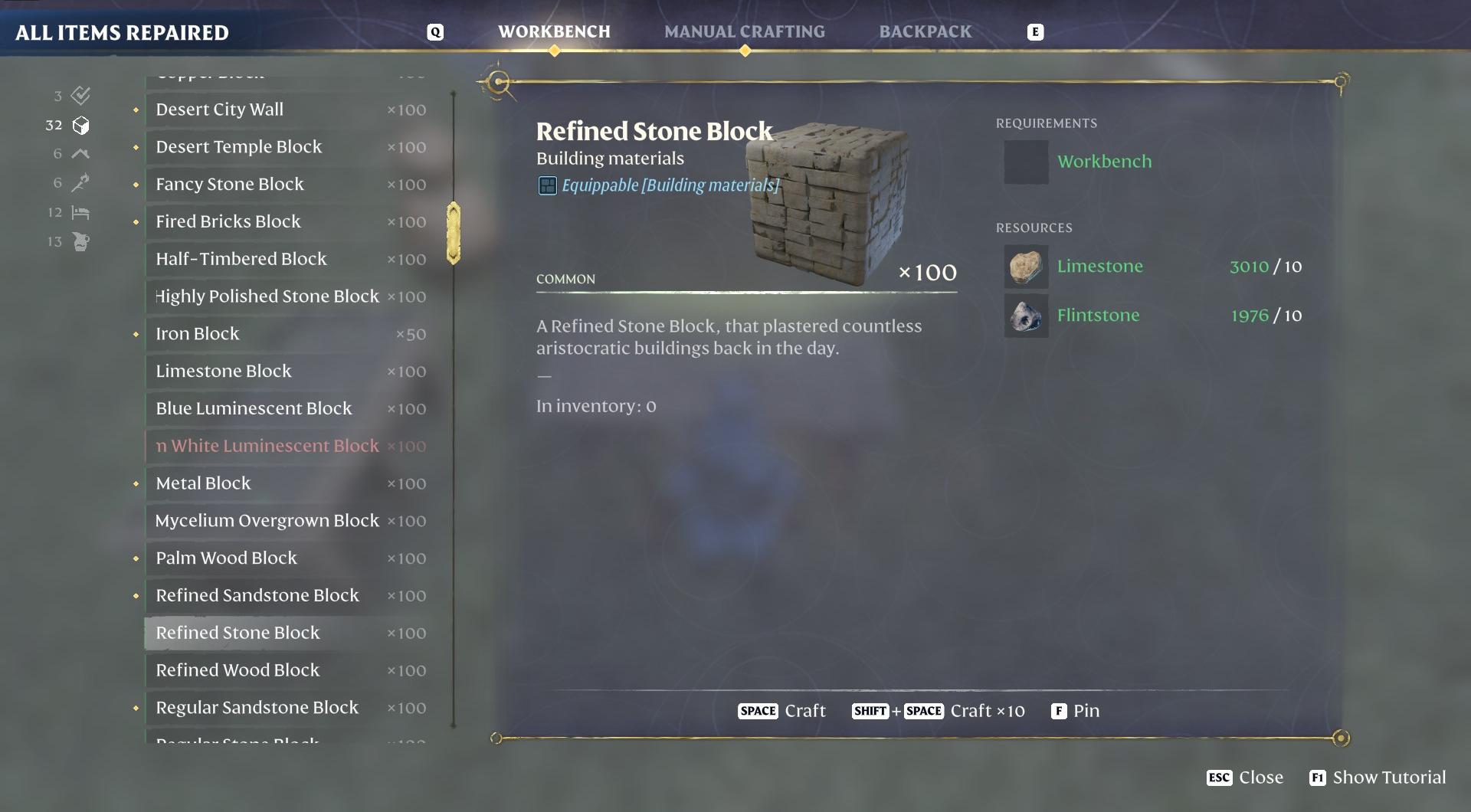The width and height of the screenshot is (1471, 812).
Task: Click the Equippable Building materials icon
Action: click(x=546, y=185)
